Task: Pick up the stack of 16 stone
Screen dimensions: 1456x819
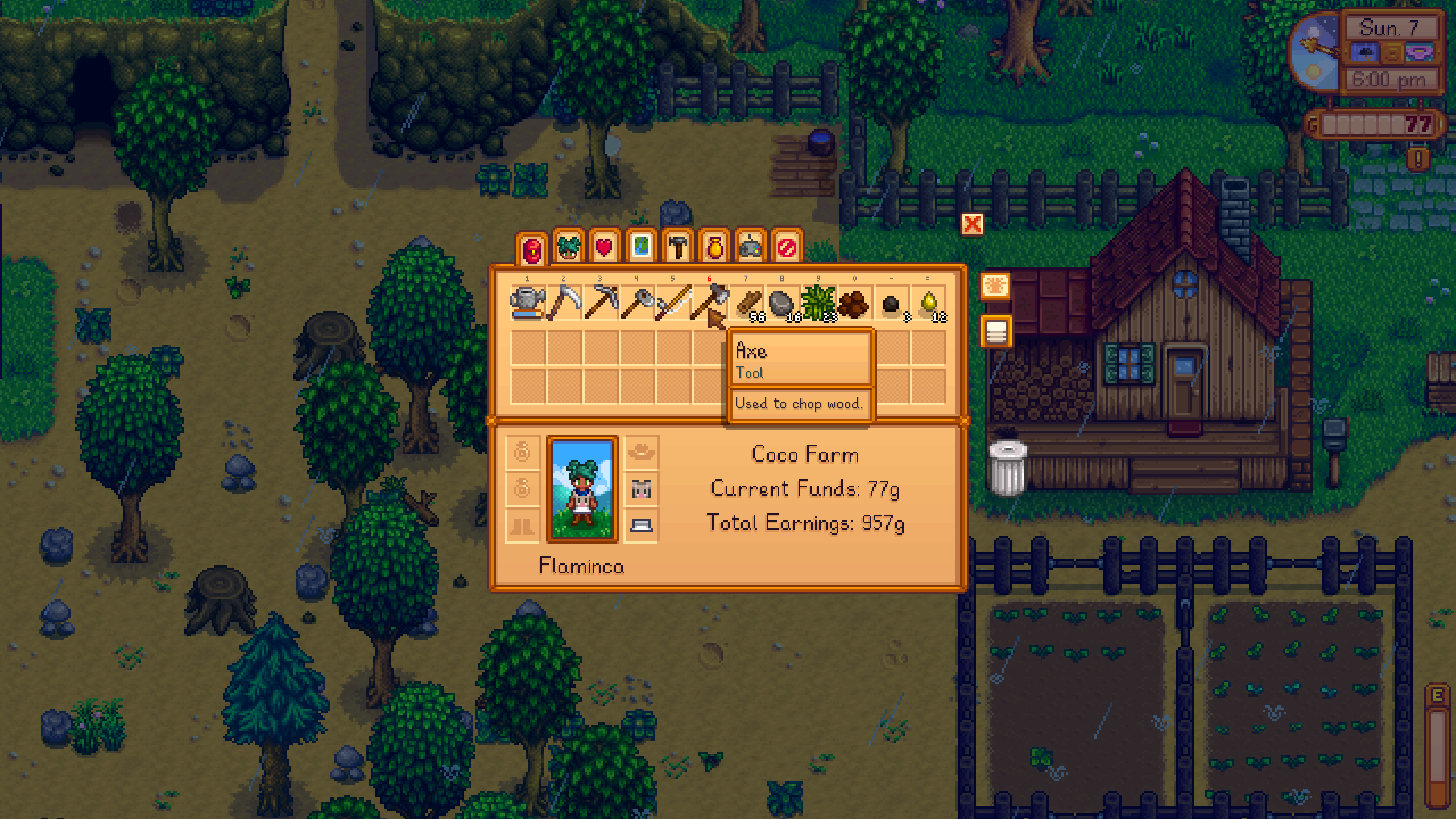Action: click(783, 303)
